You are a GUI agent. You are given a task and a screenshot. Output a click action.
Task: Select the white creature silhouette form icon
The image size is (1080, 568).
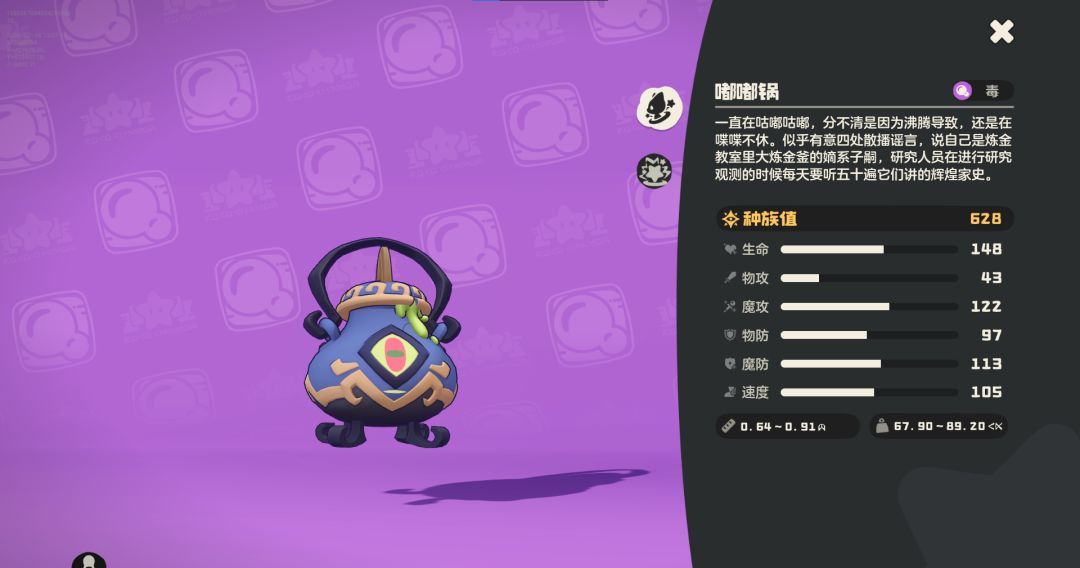658,107
